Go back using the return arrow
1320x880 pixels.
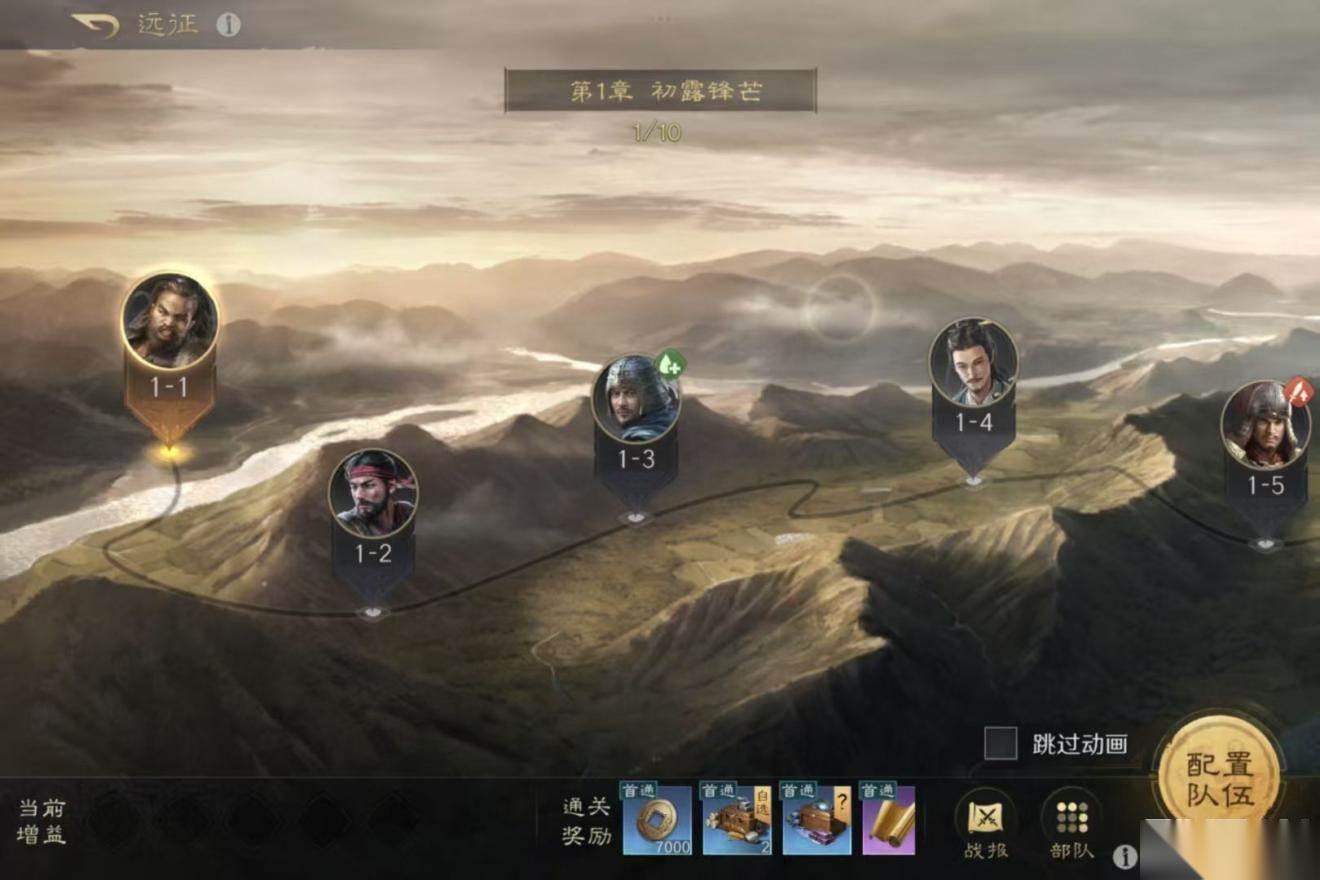(x=95, y=24)
